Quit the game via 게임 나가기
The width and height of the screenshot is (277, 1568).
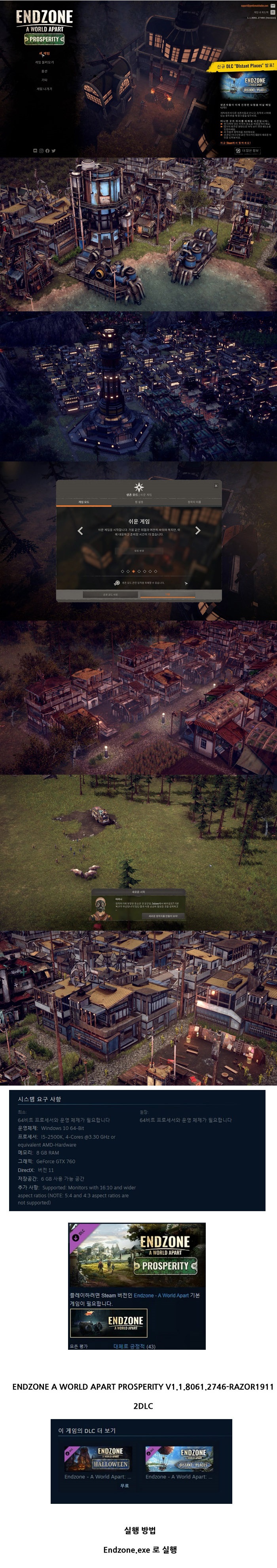(44, 89)
